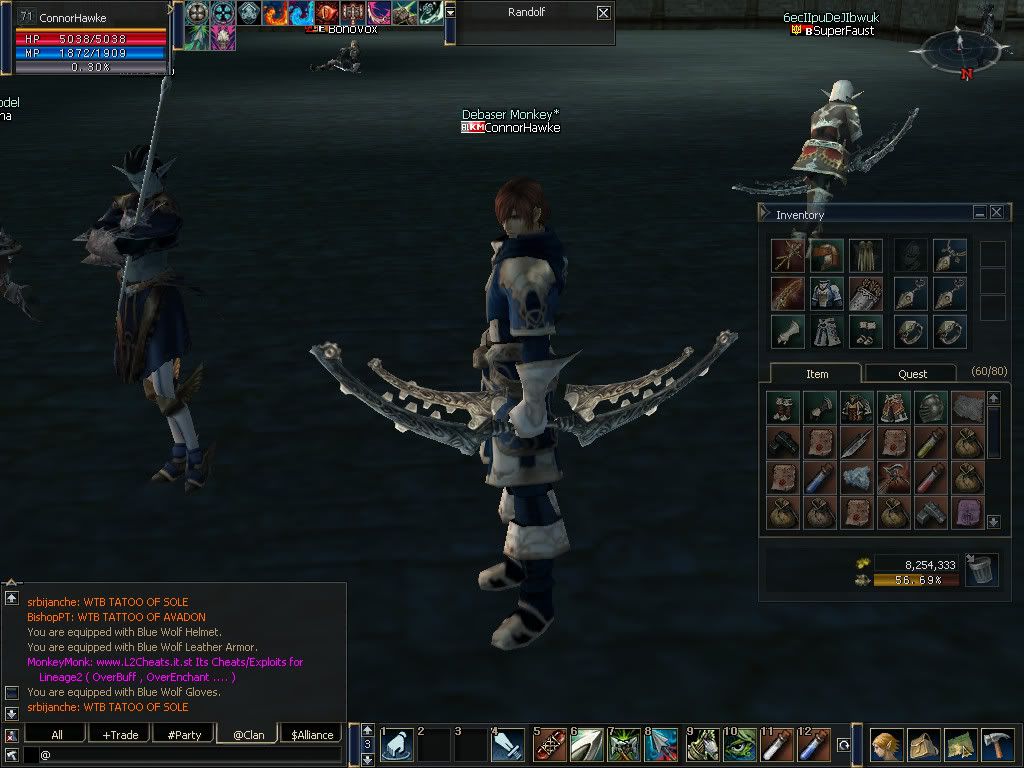Close the Inventory window
The image size is (1024, 768).
[996, 212]
